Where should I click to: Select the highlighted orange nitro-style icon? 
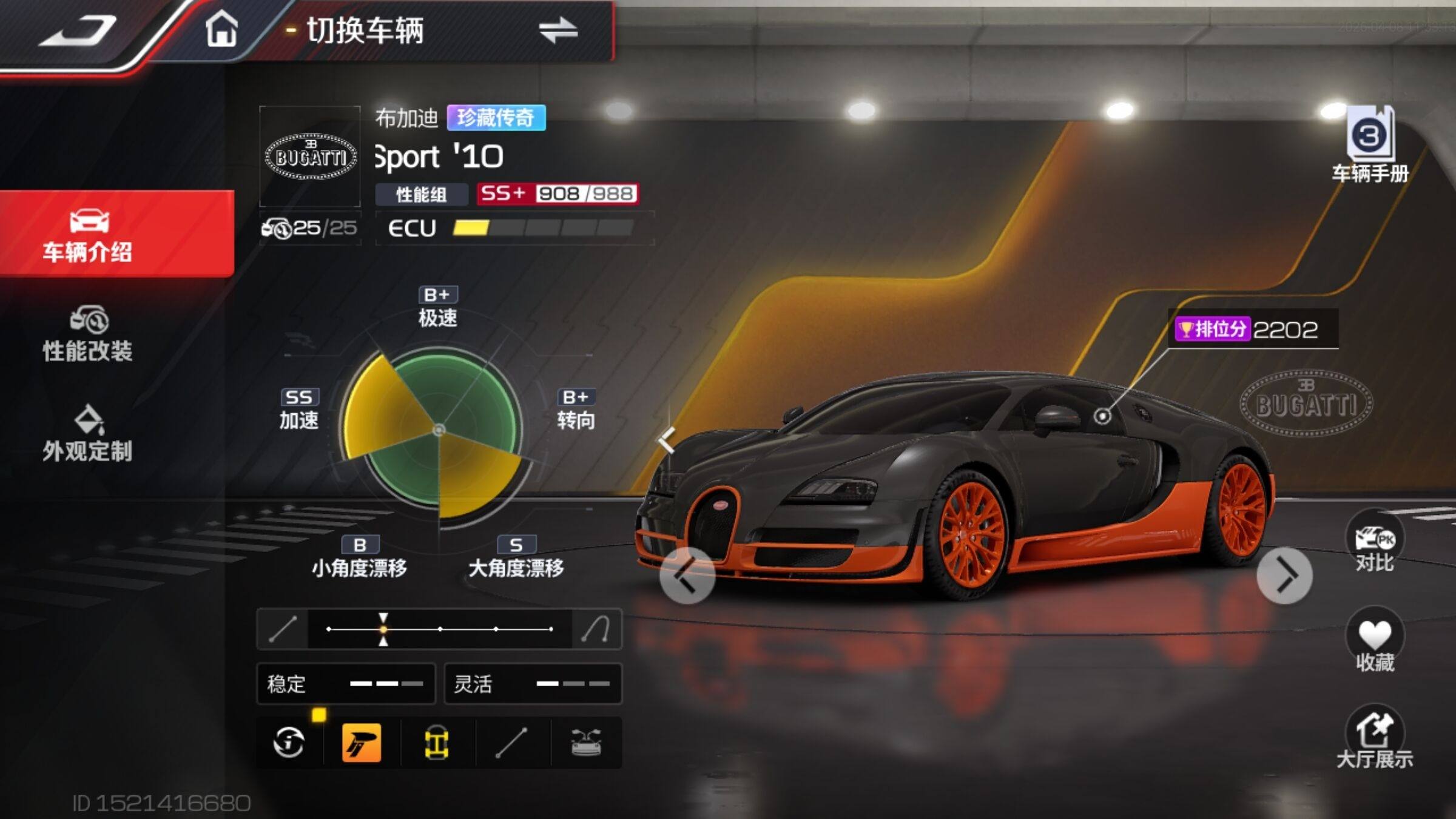point(362,742)
